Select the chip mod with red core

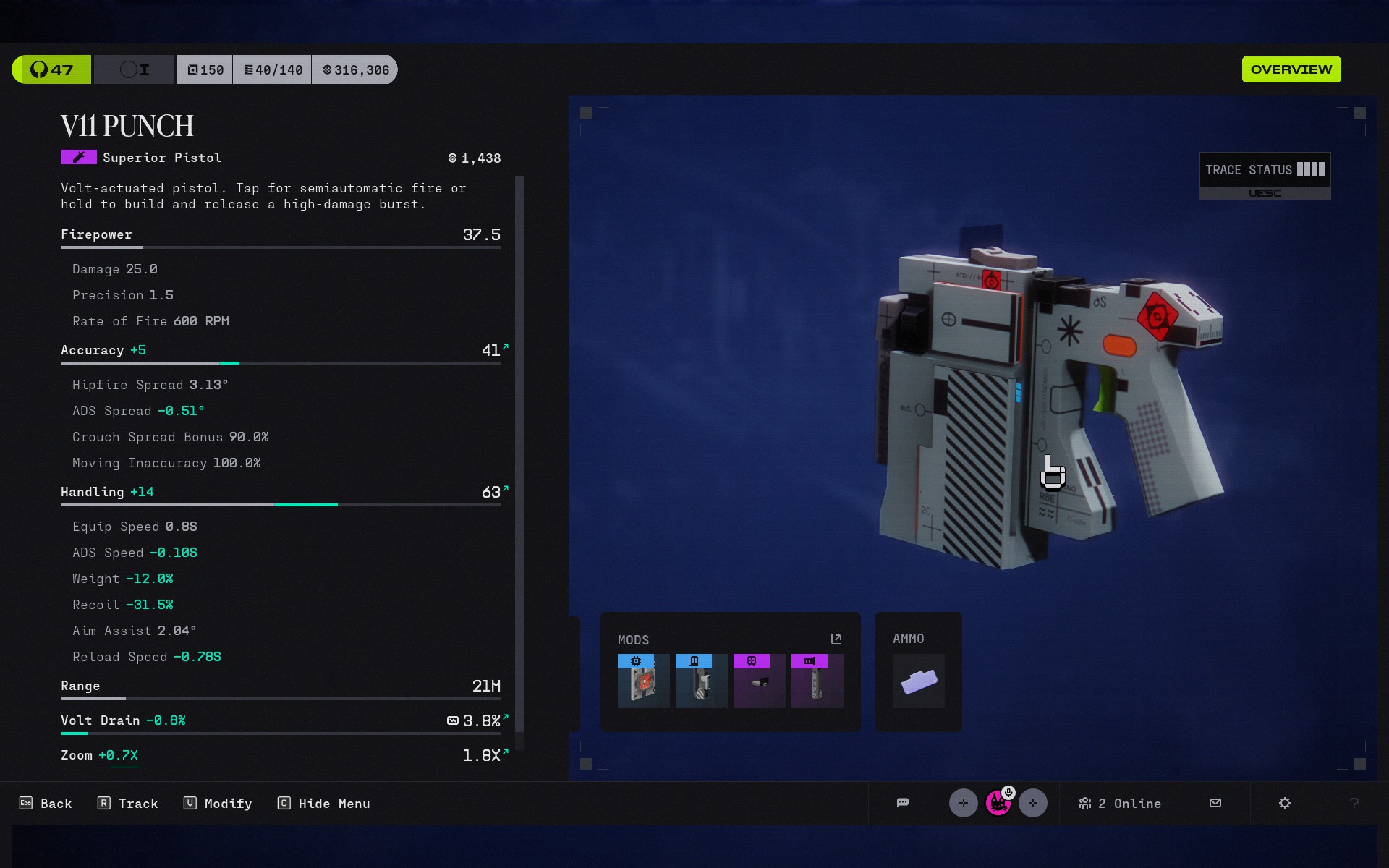pos(643,681)
